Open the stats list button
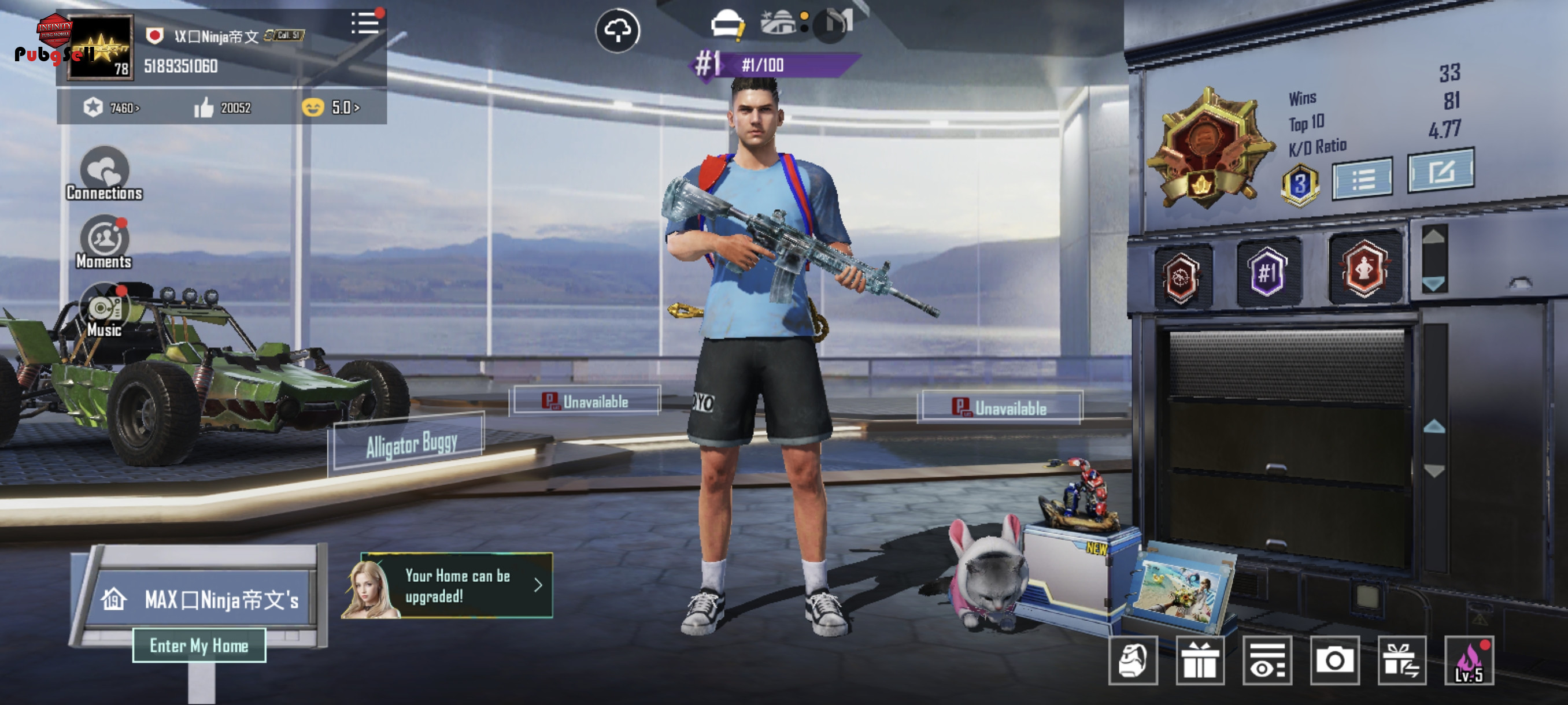The image size is (1568, 705). (1362, 179)
